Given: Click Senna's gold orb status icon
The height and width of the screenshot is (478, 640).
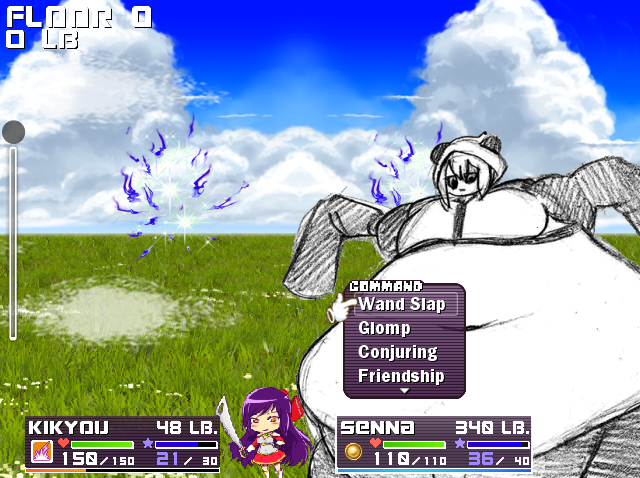Looking at the screenshot, I should point(354,452).
